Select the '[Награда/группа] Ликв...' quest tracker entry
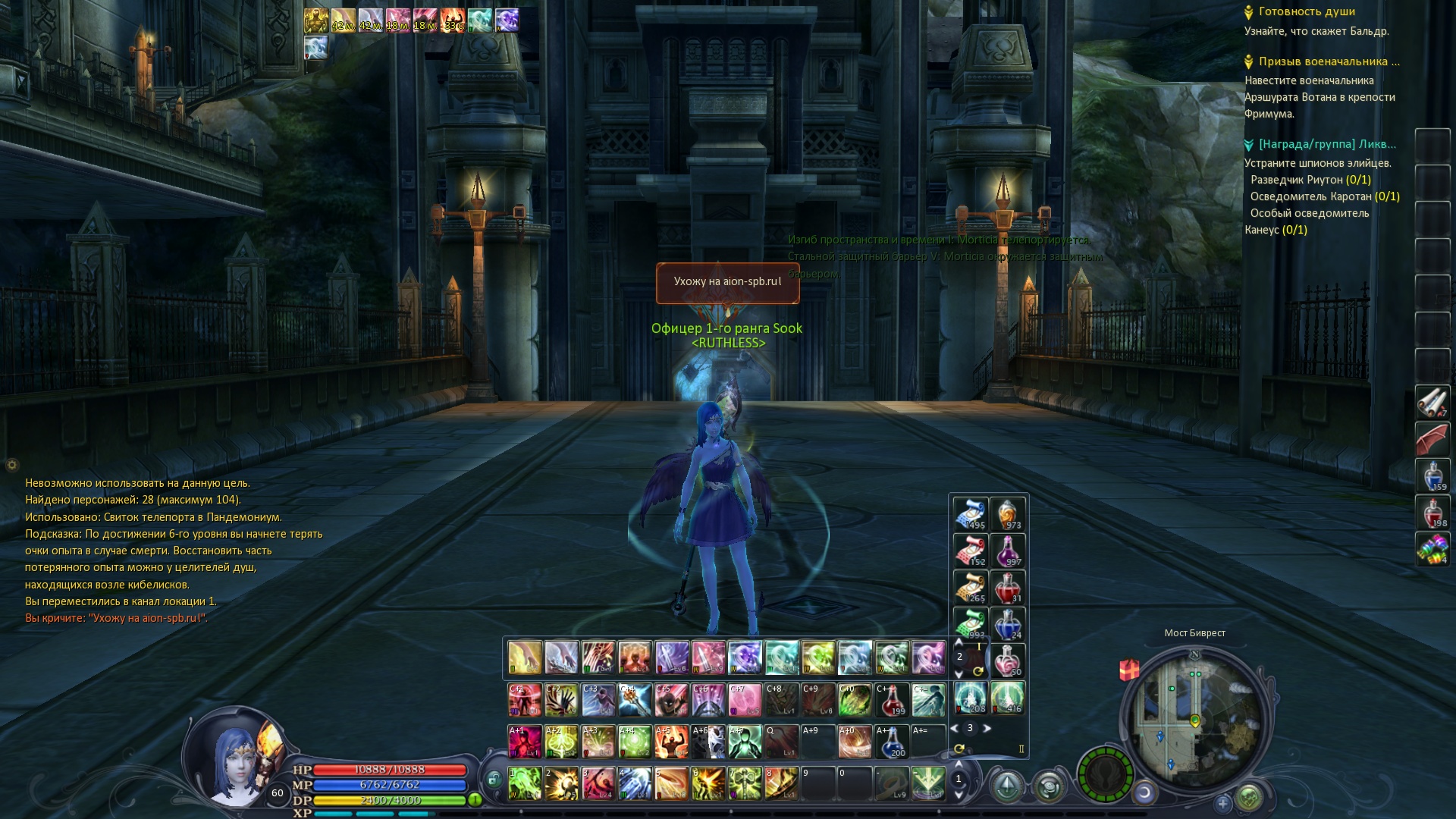1456x819 pixels. point(1326,144)
